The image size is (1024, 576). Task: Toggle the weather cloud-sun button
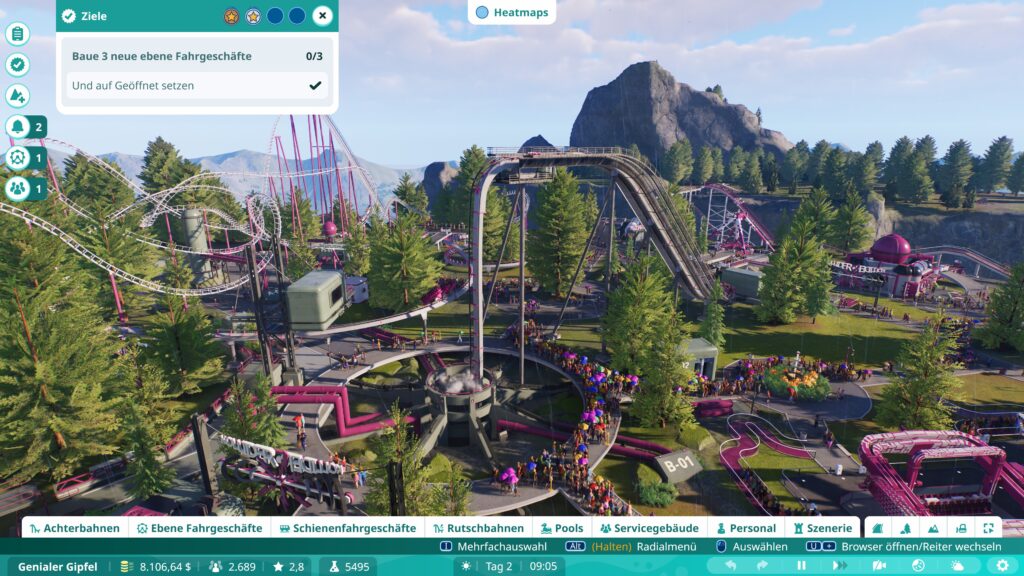957,566
